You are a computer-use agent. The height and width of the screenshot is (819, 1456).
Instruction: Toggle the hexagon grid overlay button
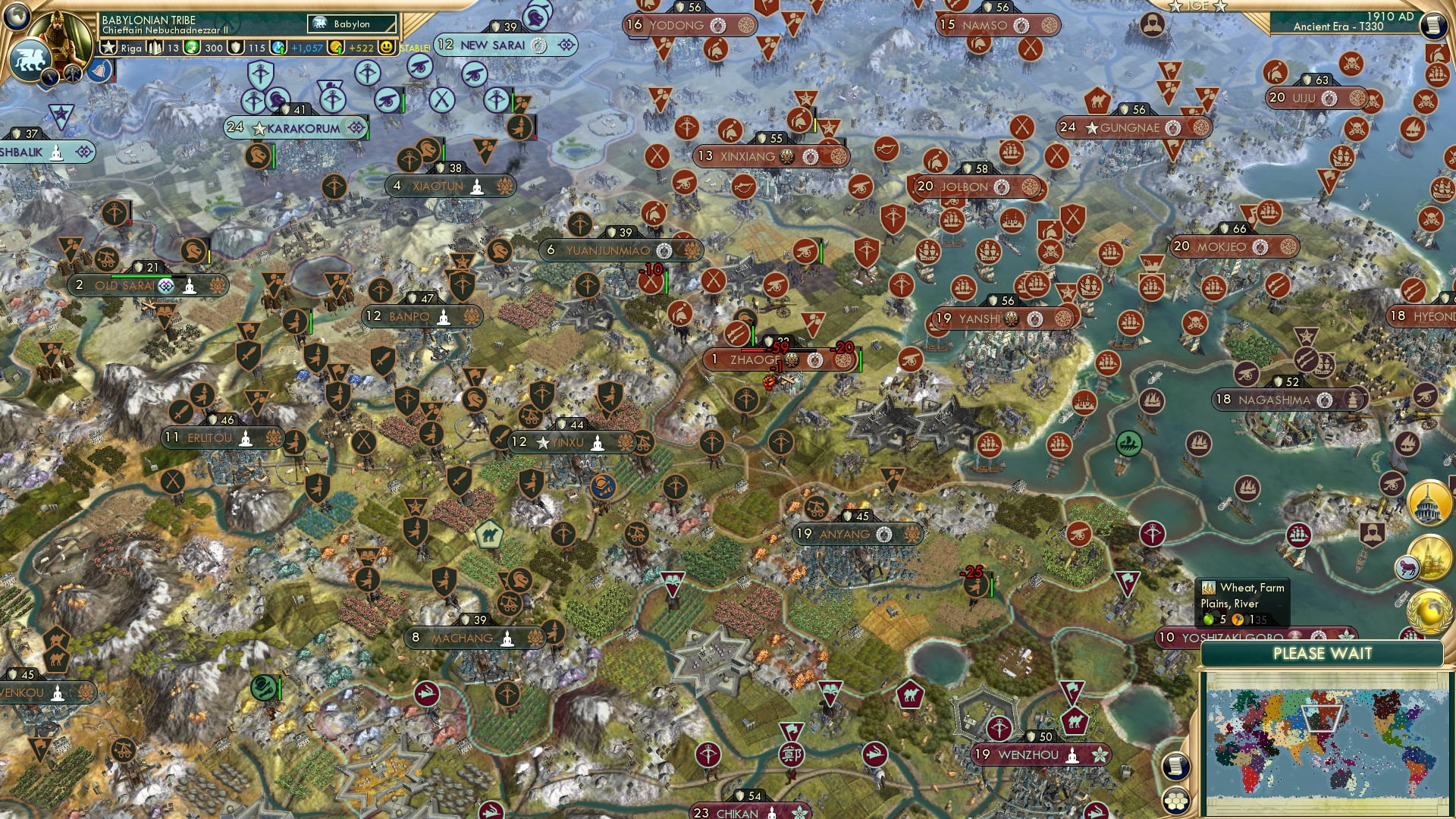(x=1176, y=801)
